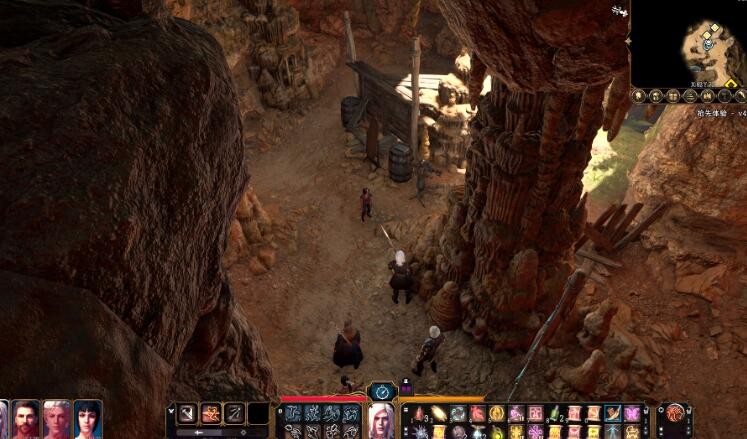The image size is (747, 439).
Task: Select the bearded red-haired party portrait
Action: tap(27, 419)
